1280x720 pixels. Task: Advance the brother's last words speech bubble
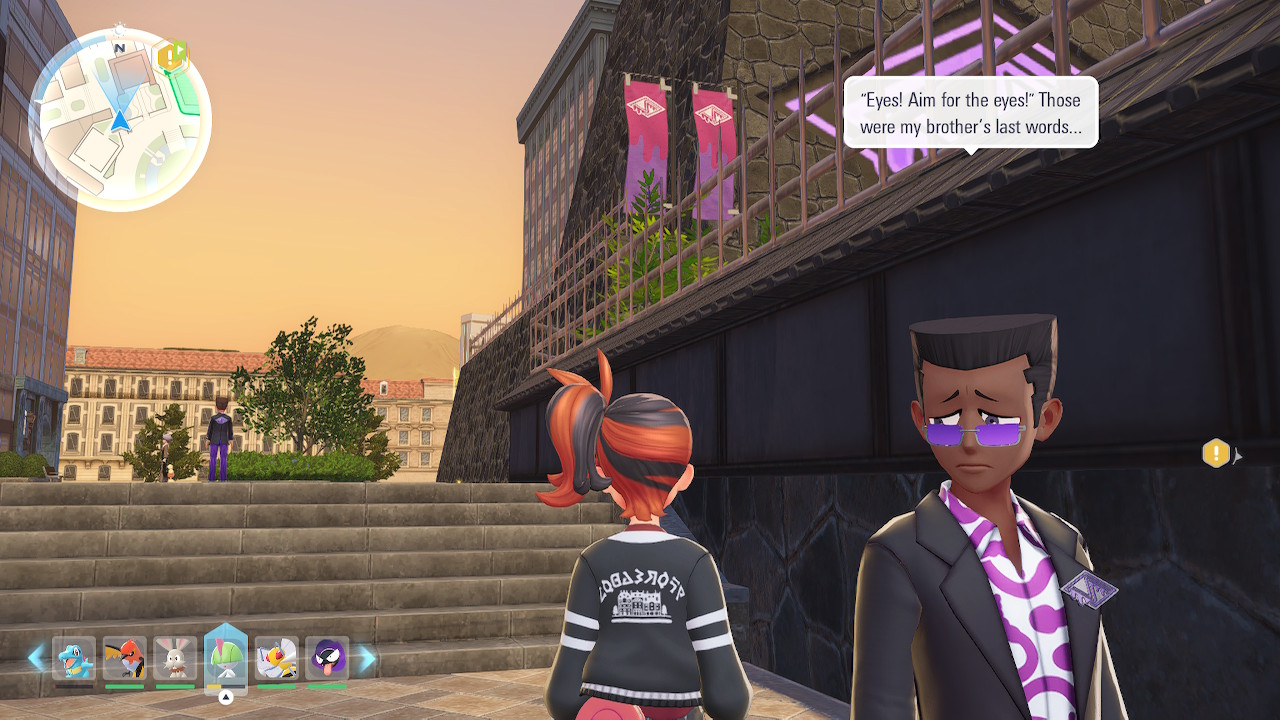pyautogui.click(x=970, y=113)
